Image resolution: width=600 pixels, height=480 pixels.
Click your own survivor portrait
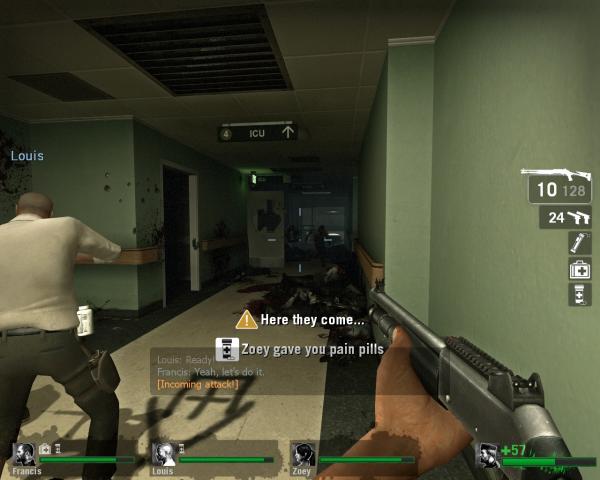[x=489, y=455]
